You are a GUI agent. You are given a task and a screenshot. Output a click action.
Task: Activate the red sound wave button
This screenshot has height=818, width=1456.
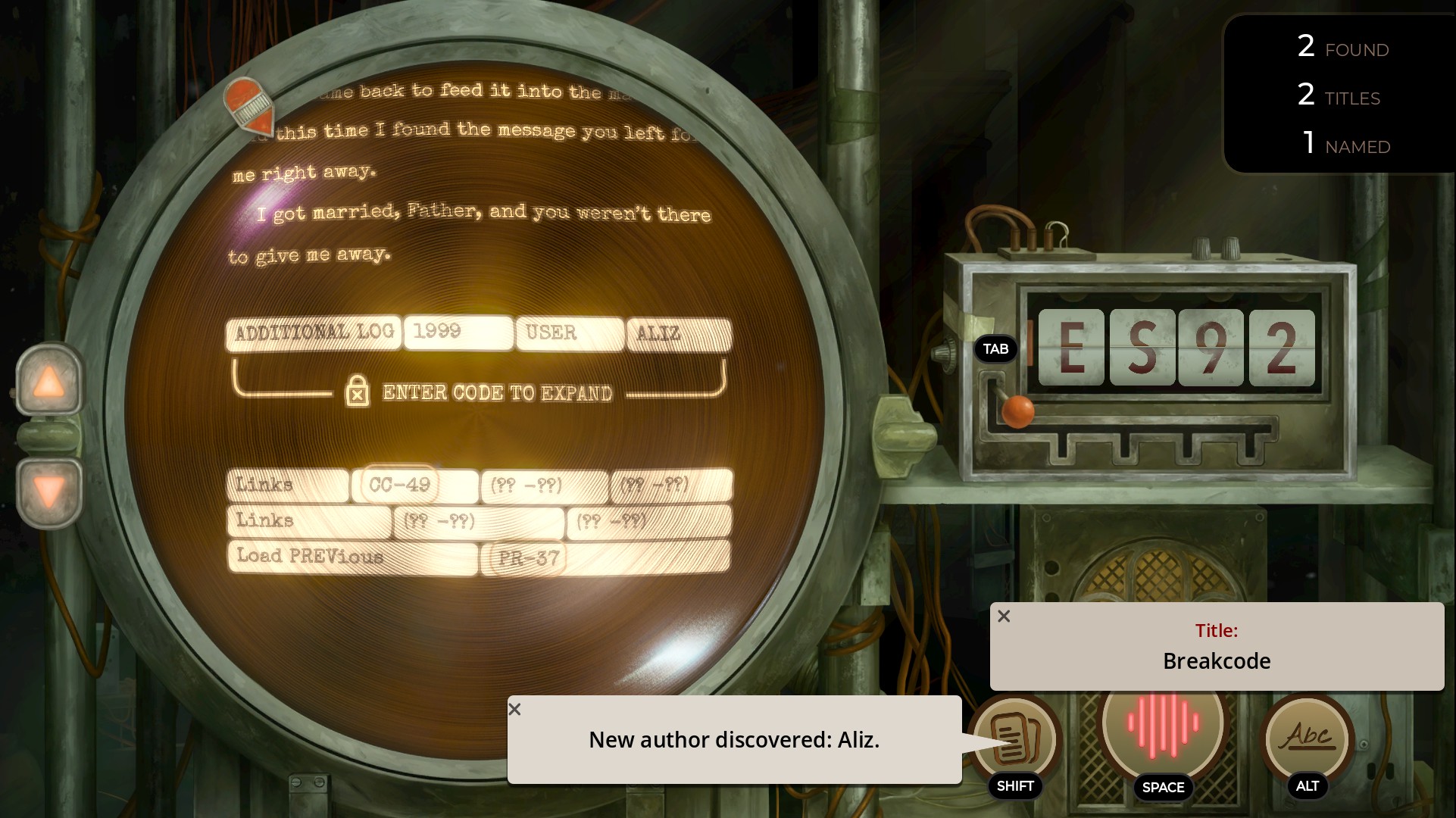[1162, 723]
